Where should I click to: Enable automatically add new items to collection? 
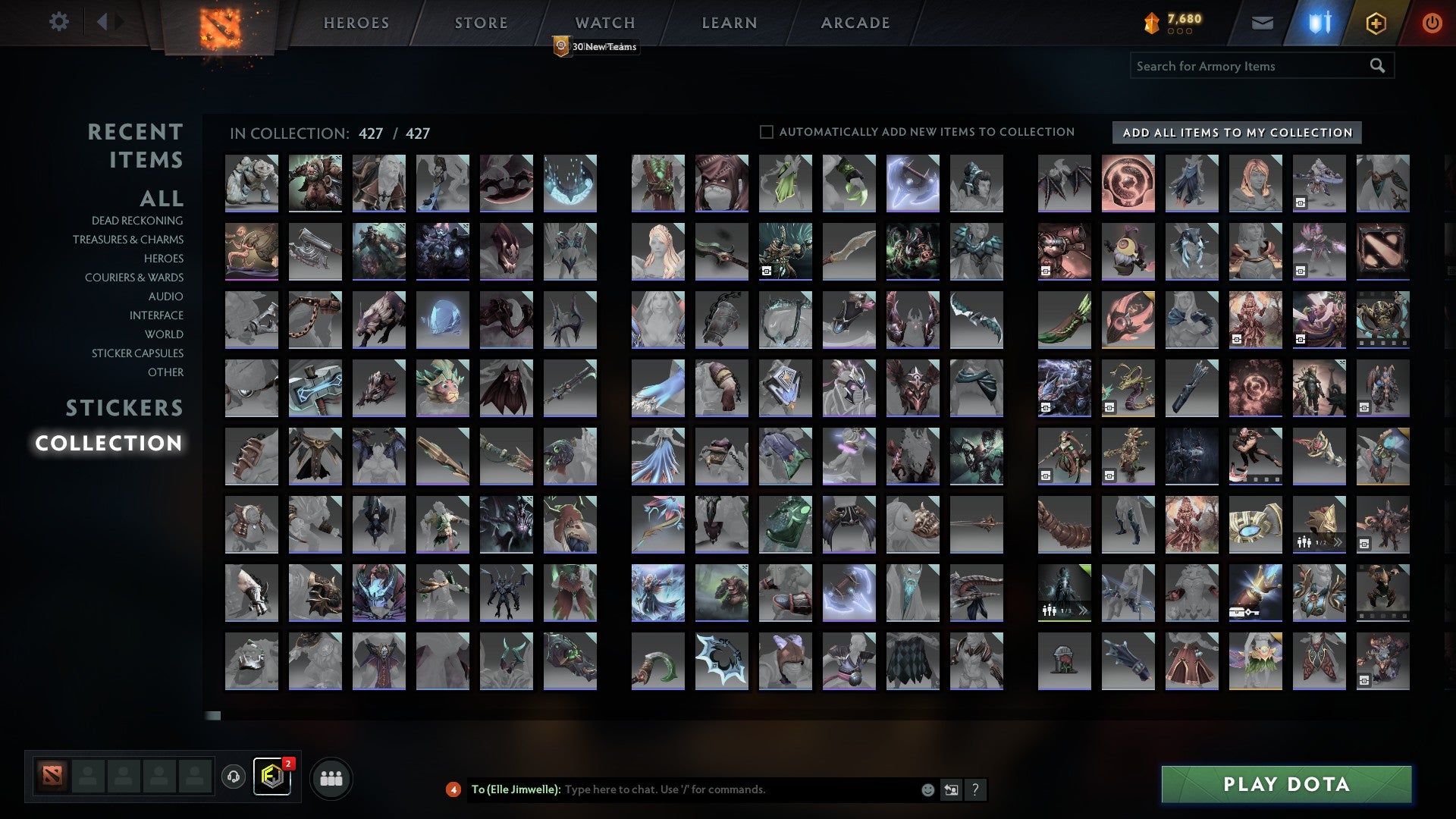(766, 131)
